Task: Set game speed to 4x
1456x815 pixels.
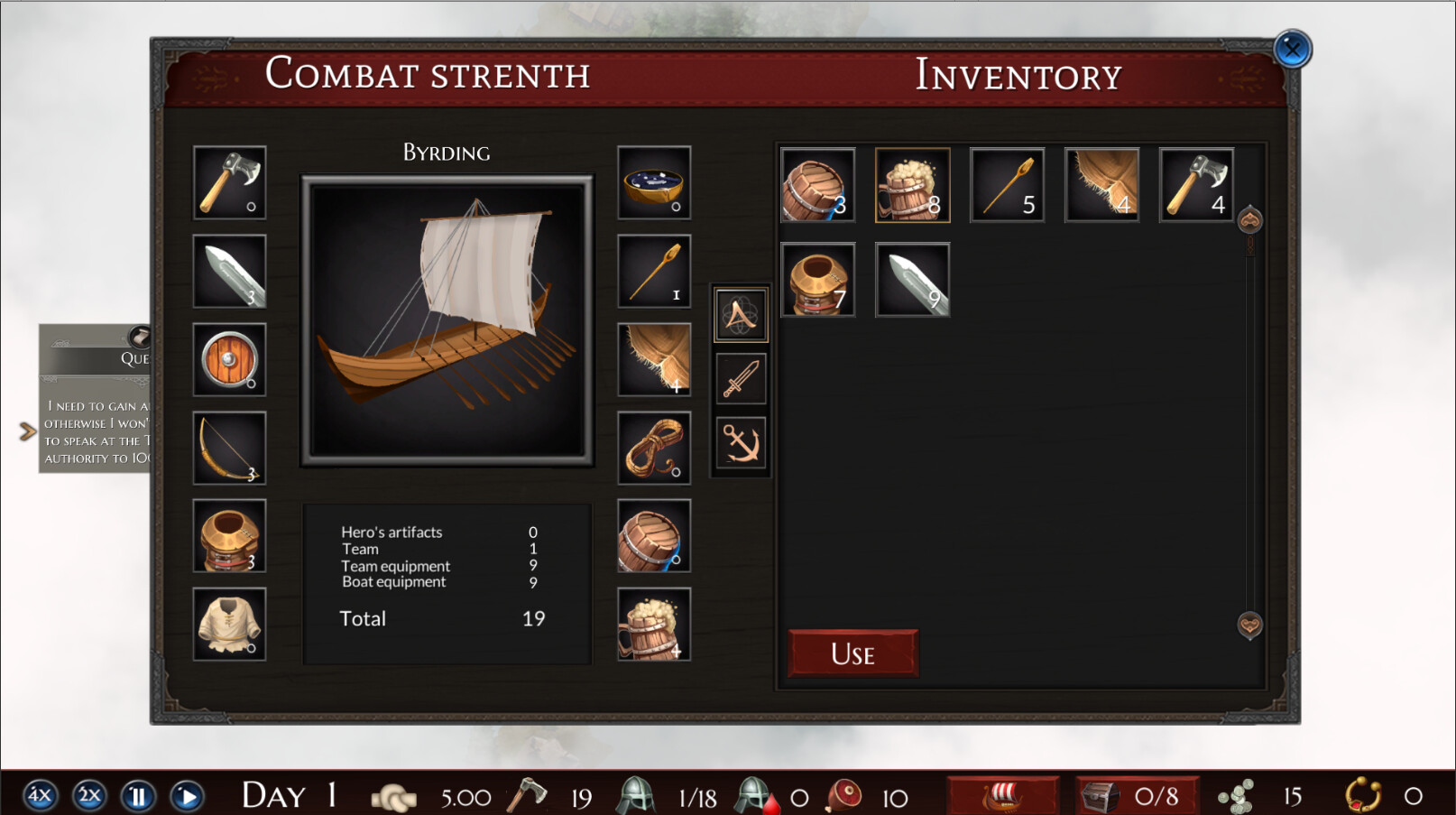Action: click(x=37, y=795)
